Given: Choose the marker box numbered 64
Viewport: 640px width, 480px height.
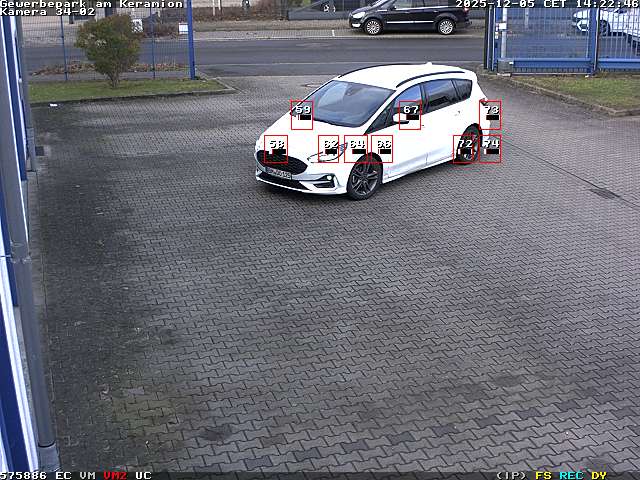Looking at the screenshot, I should pos(355,149).
